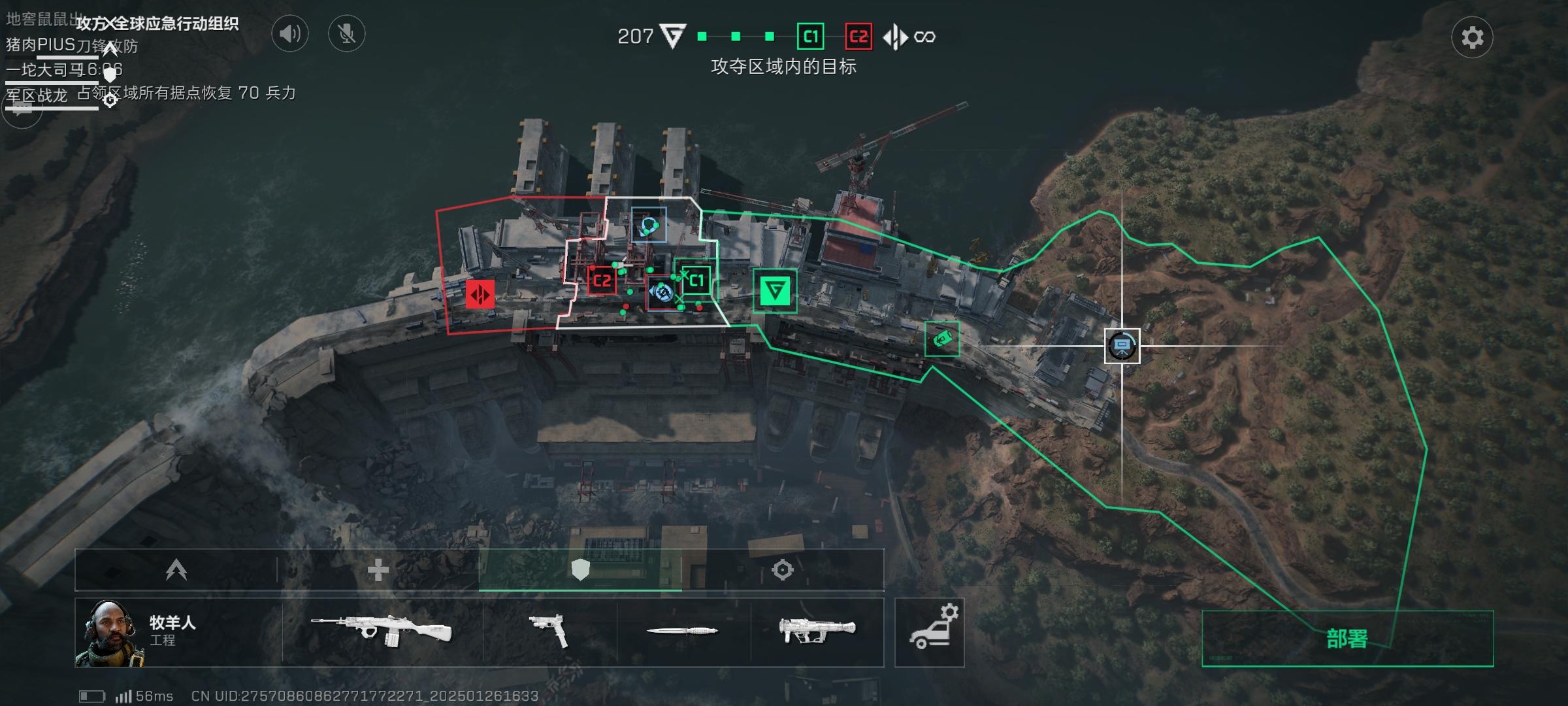Screen dimensions: 1568x706
Task: Tap the 部署 deploy button
Action: tap(1347, 639)
